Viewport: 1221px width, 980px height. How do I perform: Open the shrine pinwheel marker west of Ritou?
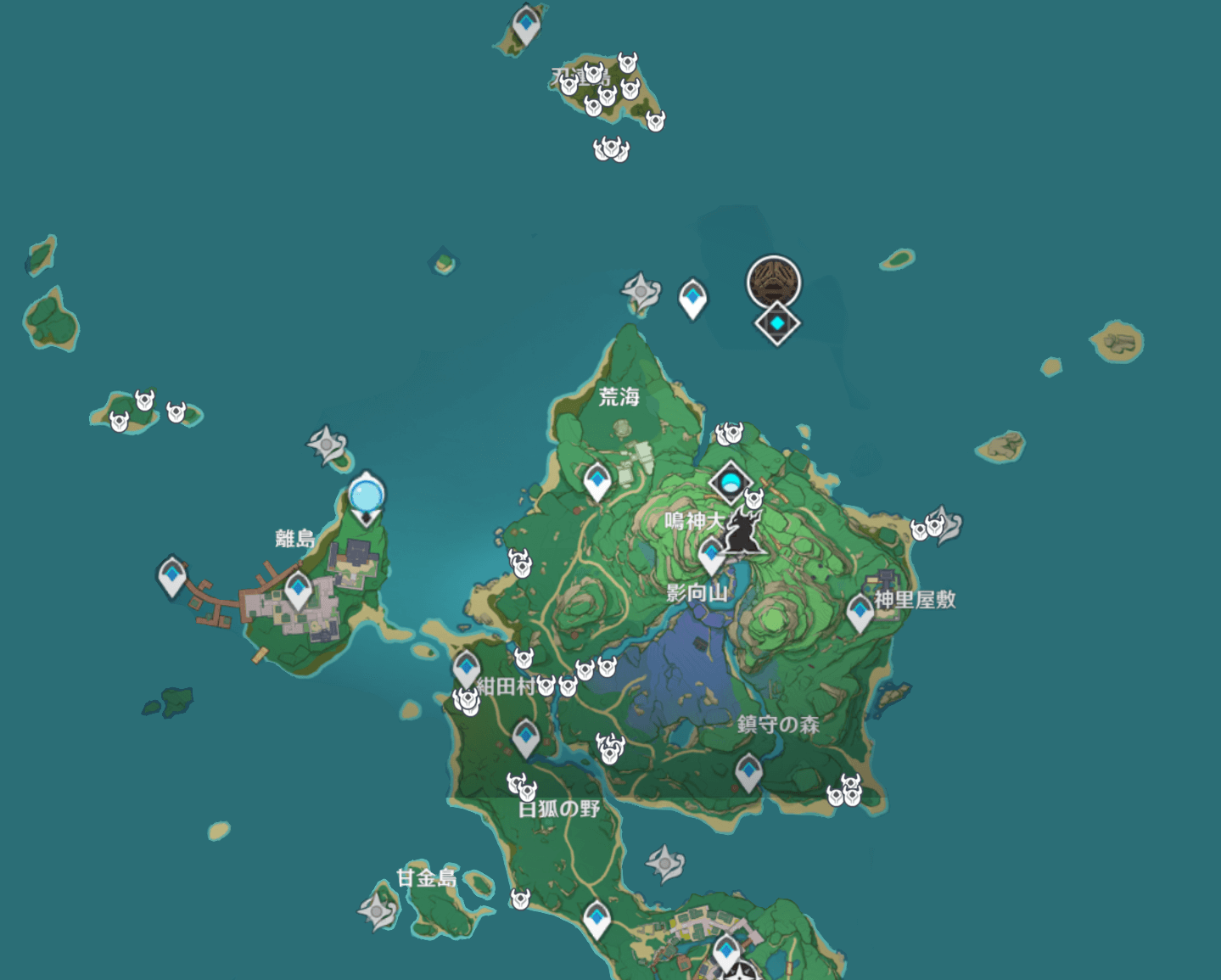coord(327,443)
